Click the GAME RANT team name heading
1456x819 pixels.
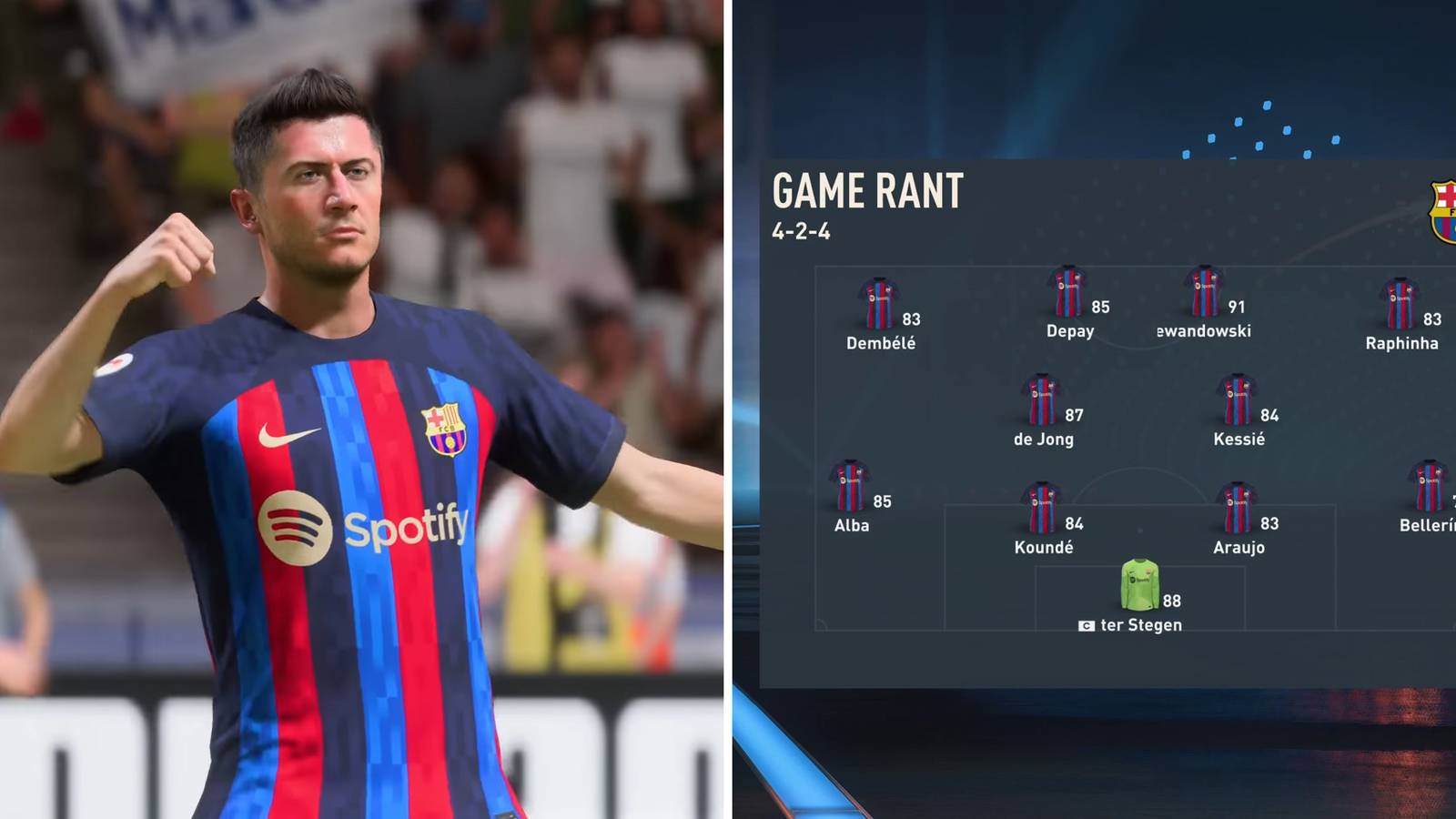[x=867, y=192]
